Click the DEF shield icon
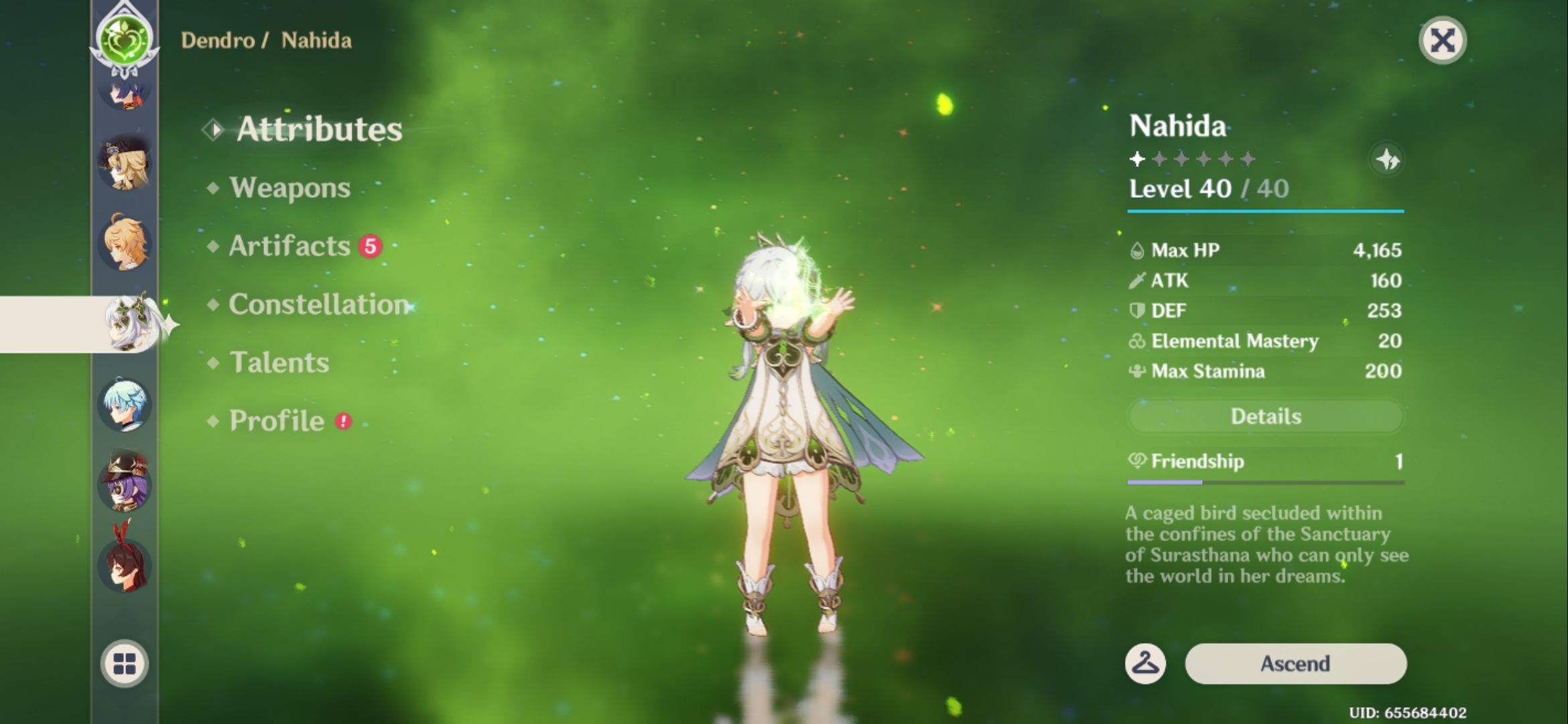1568x724 pixels. click(x=1137, y=311)
